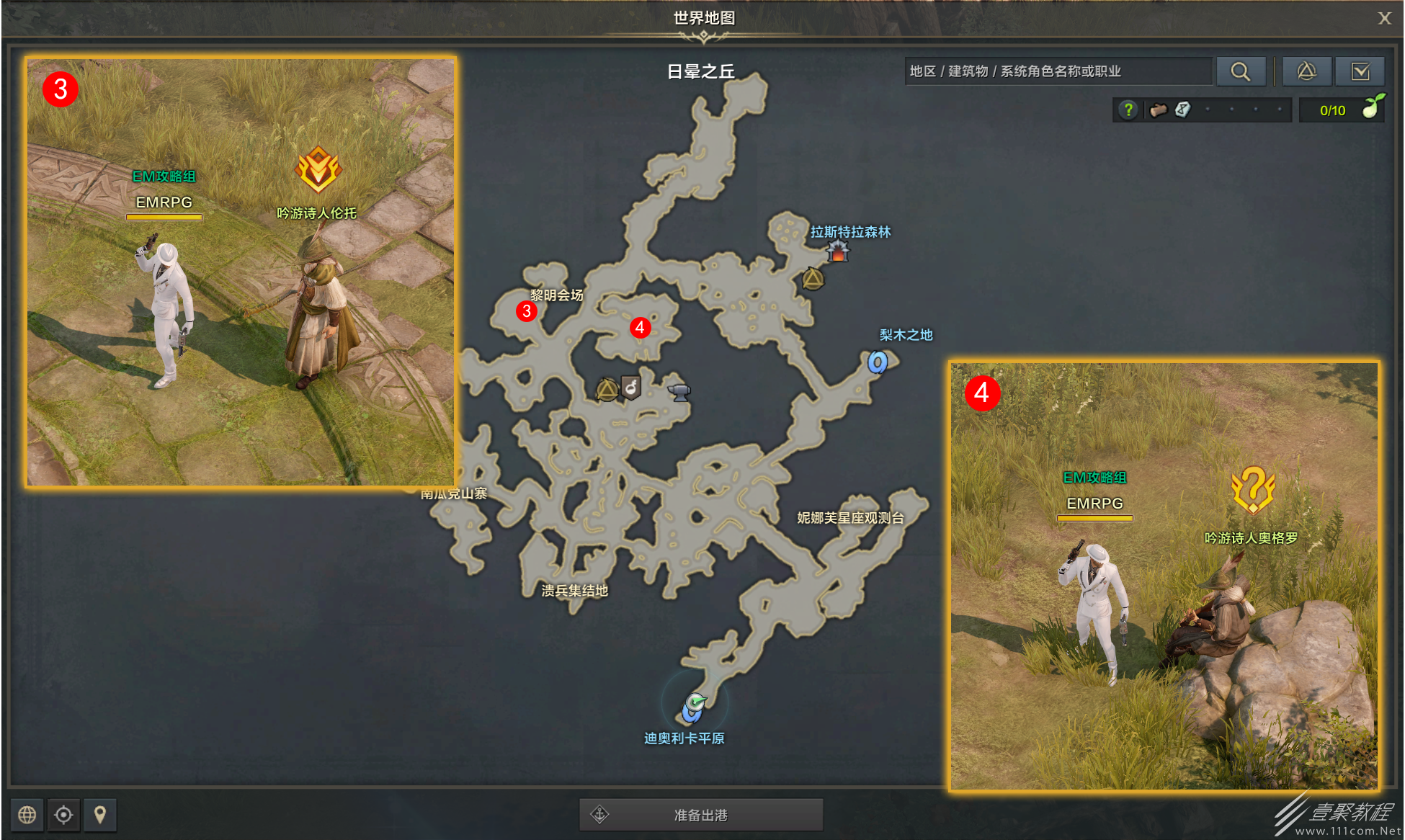
Task: Select the triport below the dungeon gate
Action: 813,279
